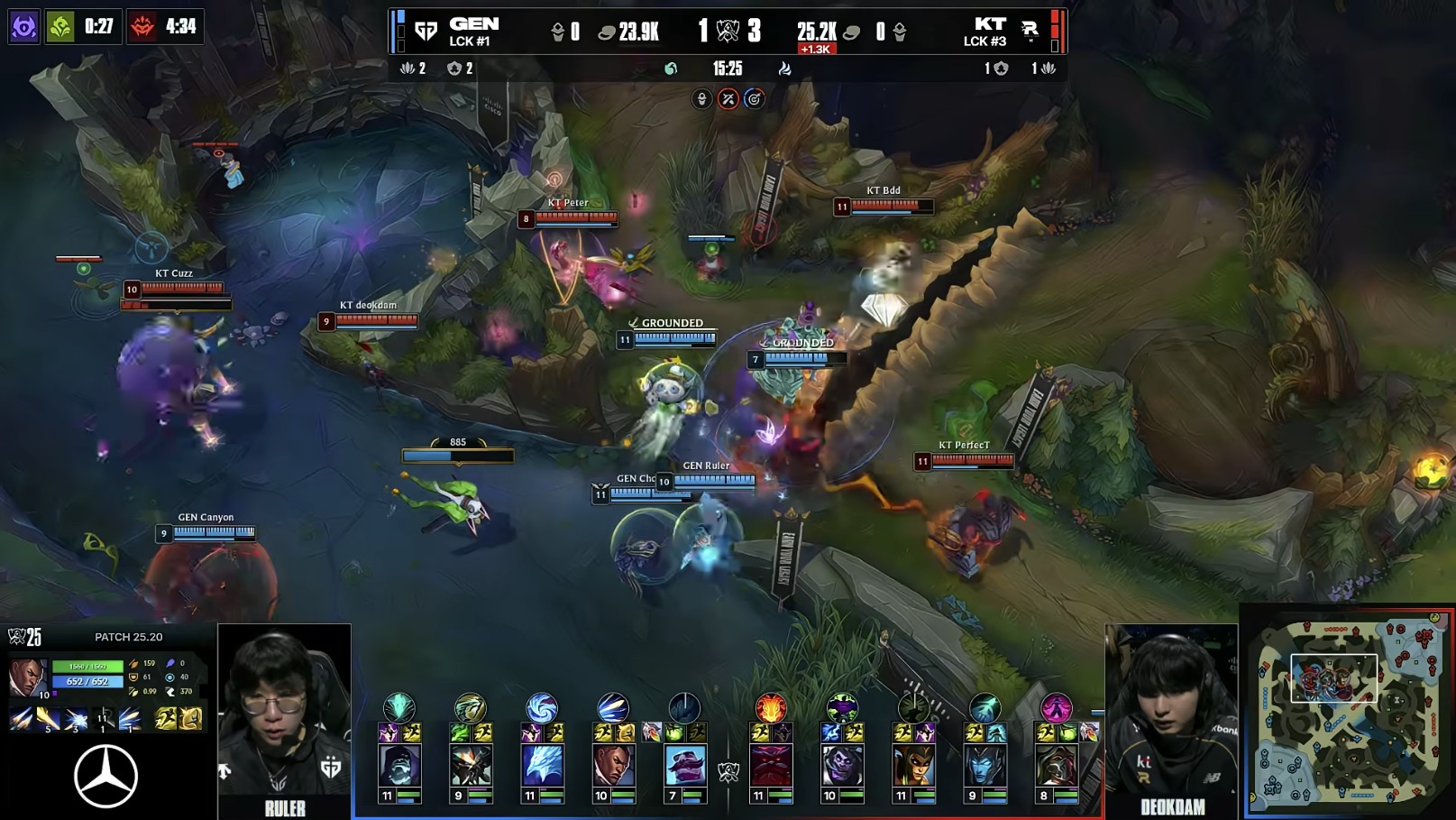1456x820 pixels.
Task: Select the purple void objective icon
Action: point(23,26)
